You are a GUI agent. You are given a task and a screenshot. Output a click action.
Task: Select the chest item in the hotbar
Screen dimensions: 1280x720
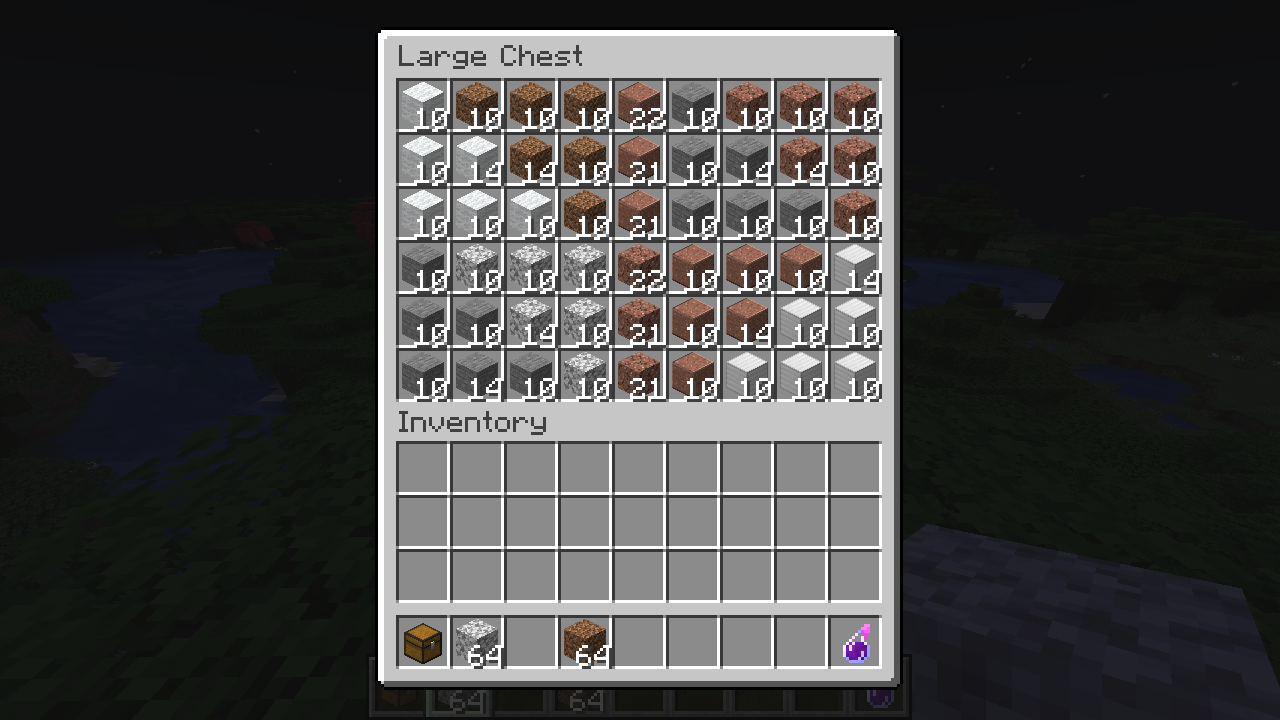[422, 642]
